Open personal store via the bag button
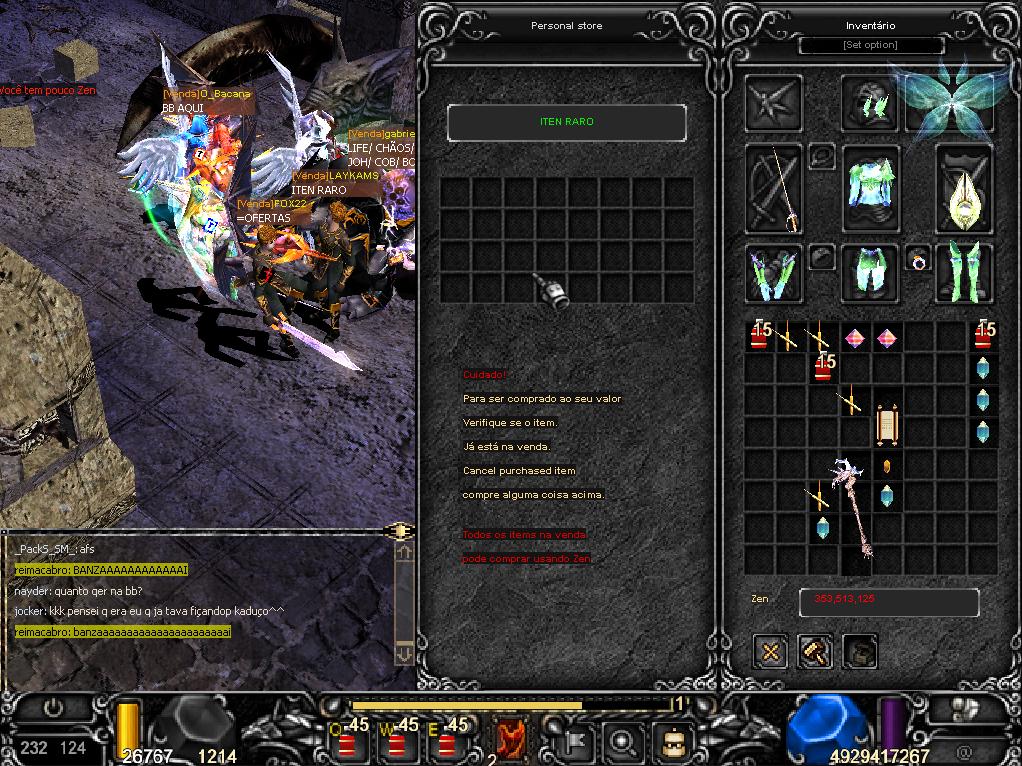The height and width of the screenshot is (766, 1022). [859, 652]
